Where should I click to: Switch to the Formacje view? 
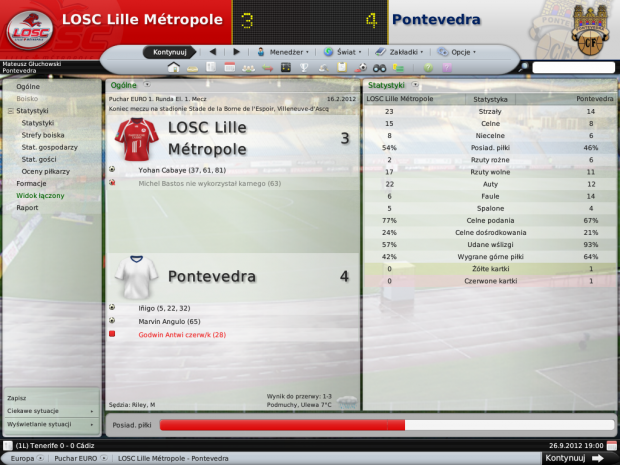(31, 184)
